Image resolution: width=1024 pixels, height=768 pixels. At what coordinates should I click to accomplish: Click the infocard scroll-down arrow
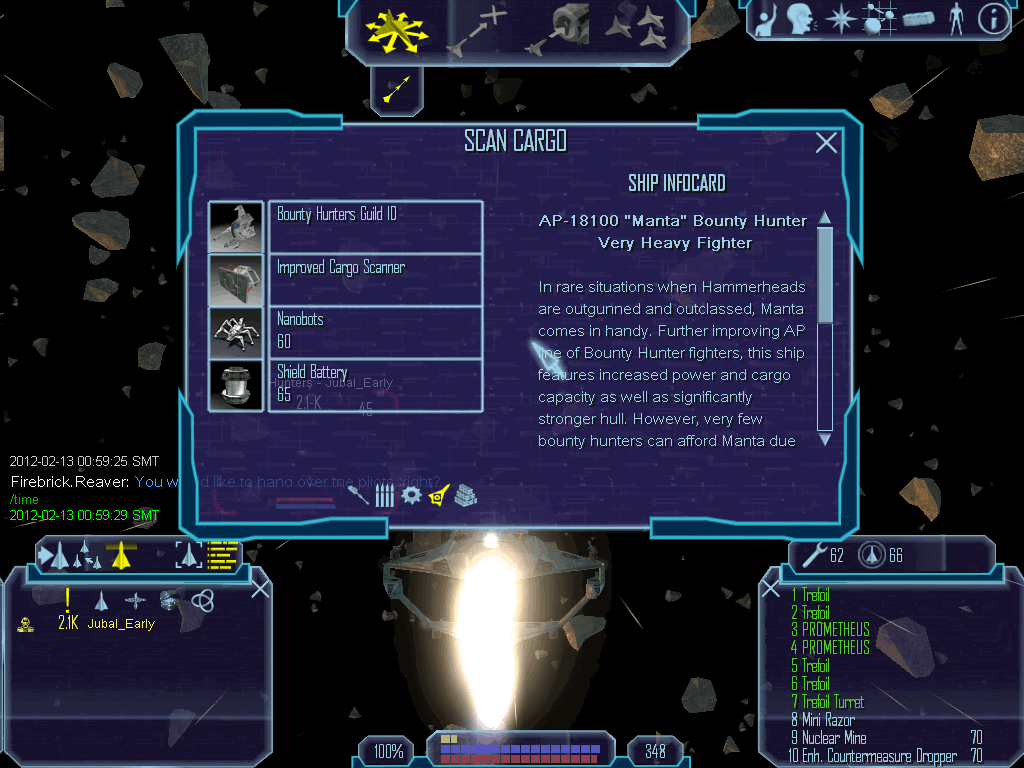pos(825,438)
